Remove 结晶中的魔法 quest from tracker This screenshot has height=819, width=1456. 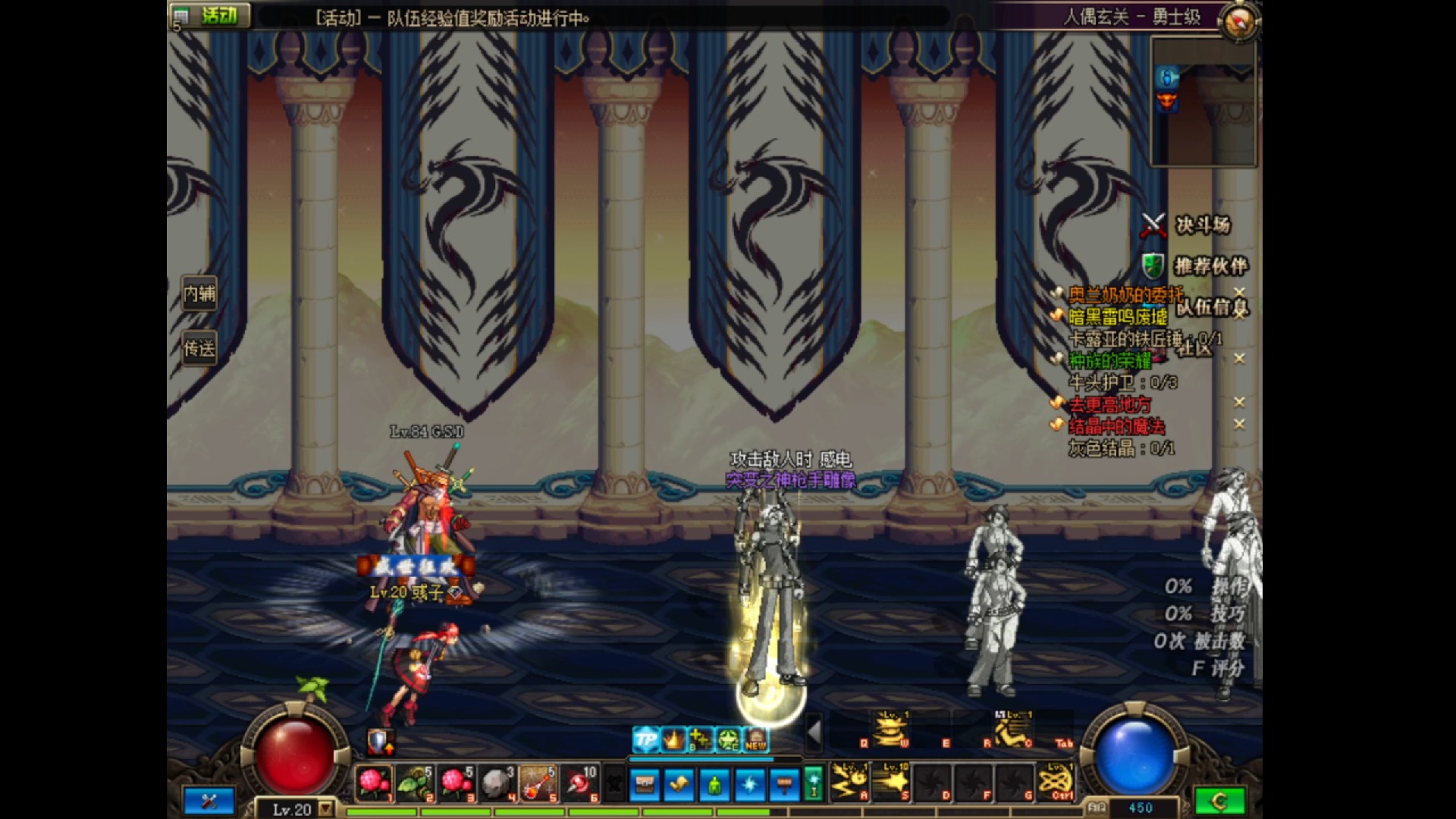click(x=1239, y=424)
